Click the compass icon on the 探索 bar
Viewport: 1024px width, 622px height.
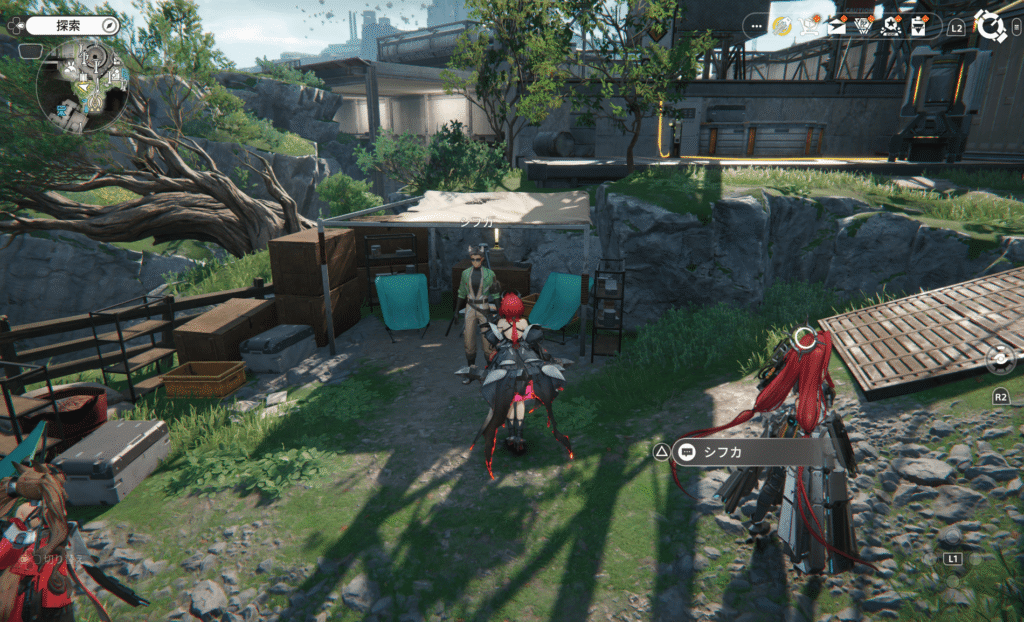coord(109,24)
